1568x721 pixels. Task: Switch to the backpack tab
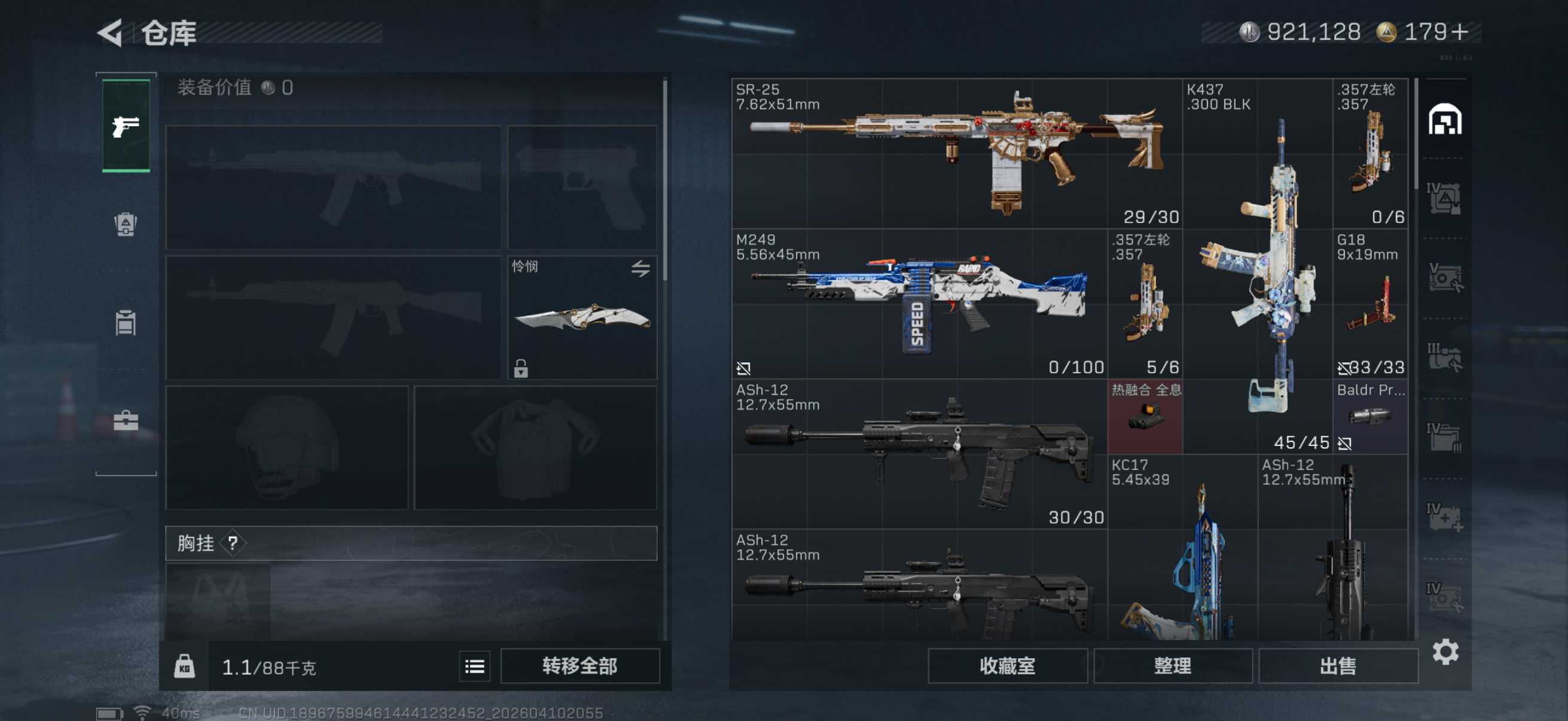126,224
